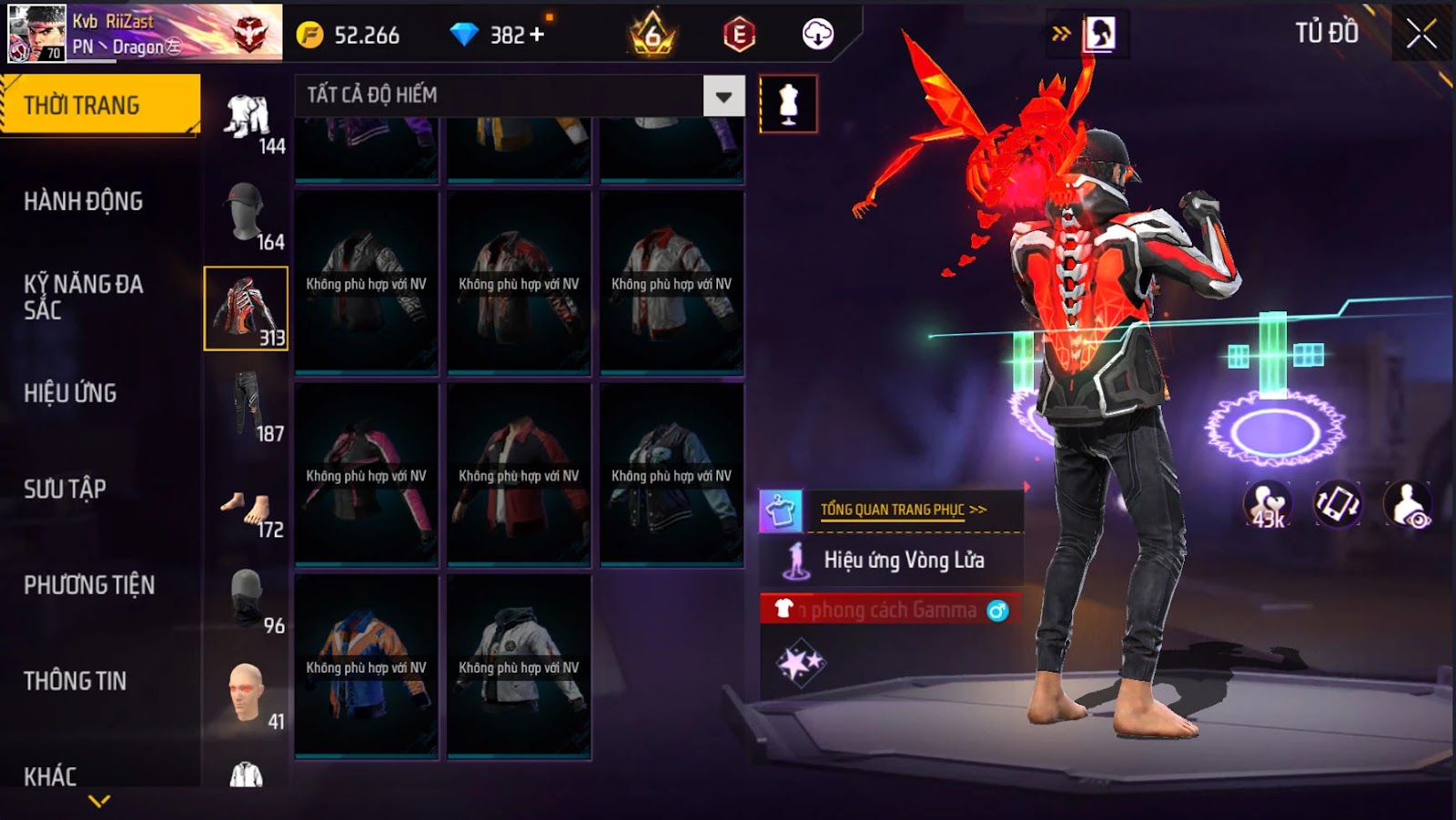This screenshot has width=1456, height=820.
Task: Add diamonds with the plus button
Action: point(537,35)
